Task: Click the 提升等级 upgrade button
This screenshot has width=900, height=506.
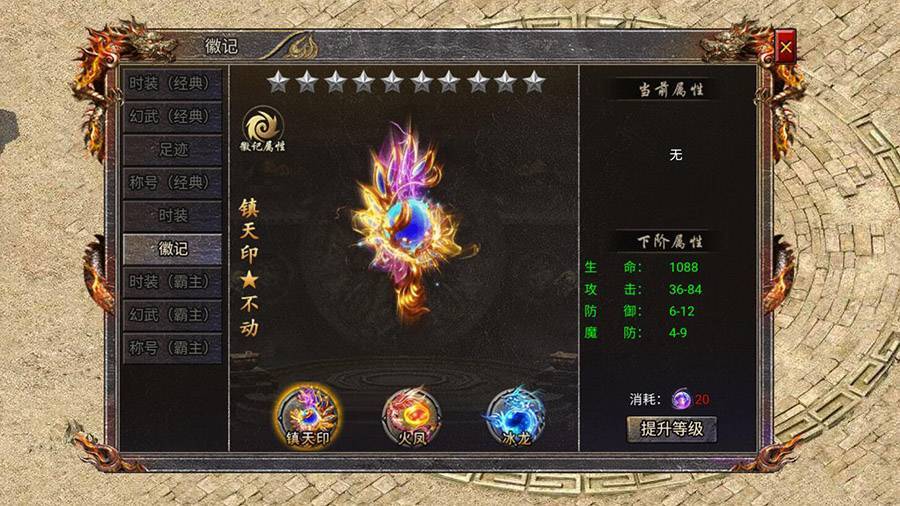Action: (672, 430)
